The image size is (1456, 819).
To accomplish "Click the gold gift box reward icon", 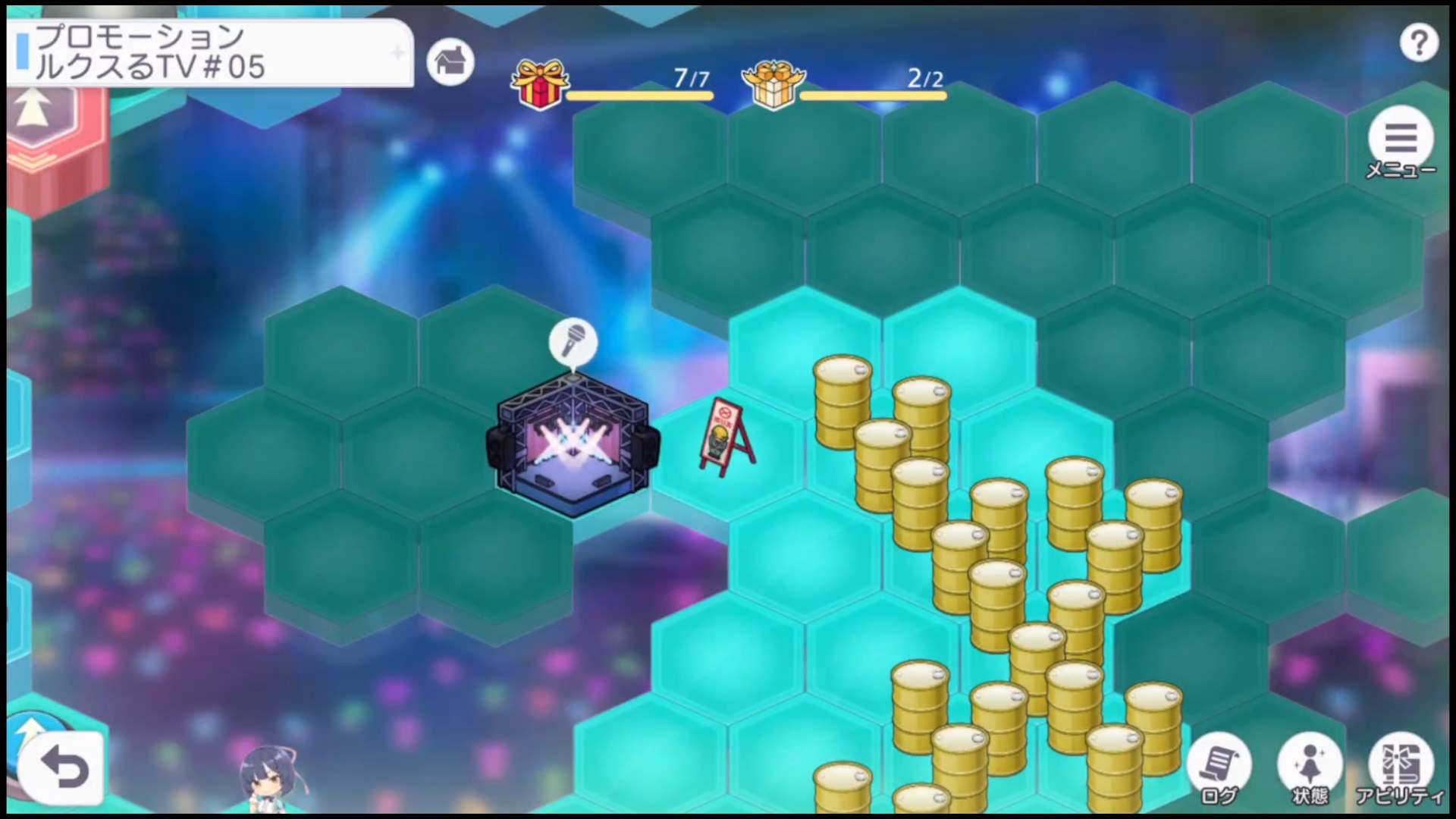I will [773, 83].
